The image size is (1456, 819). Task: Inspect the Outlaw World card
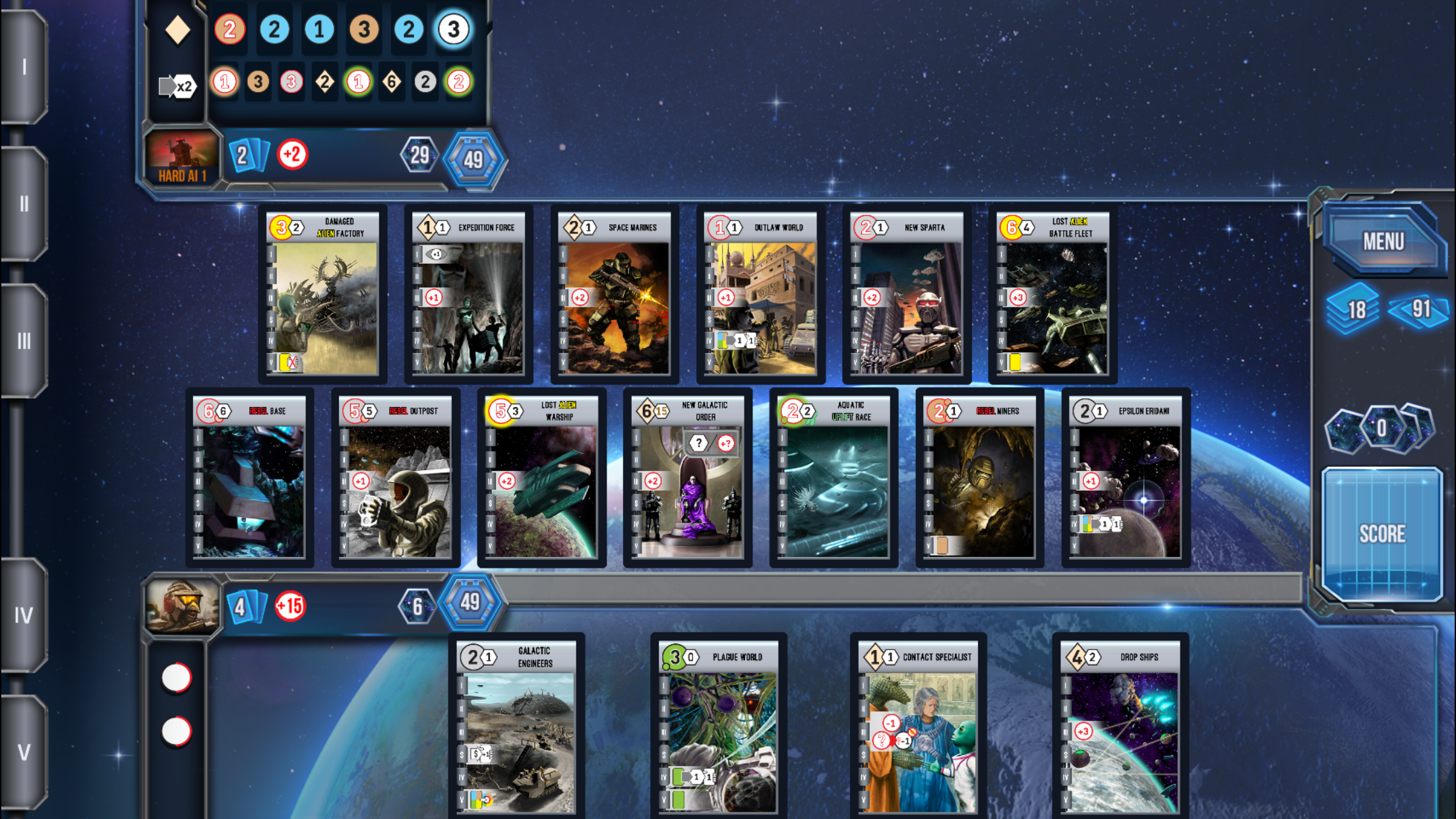point(760,294)
